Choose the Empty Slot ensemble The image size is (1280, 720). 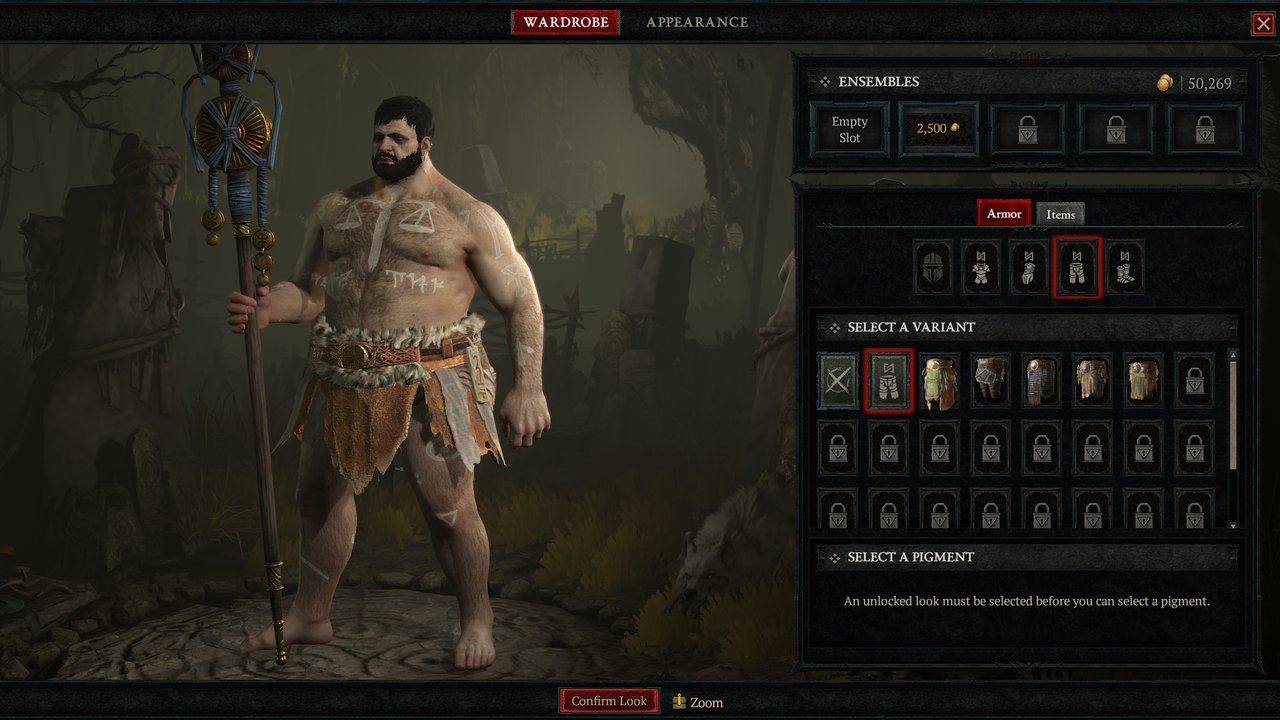pyautogui.click(x=849, y=130)
